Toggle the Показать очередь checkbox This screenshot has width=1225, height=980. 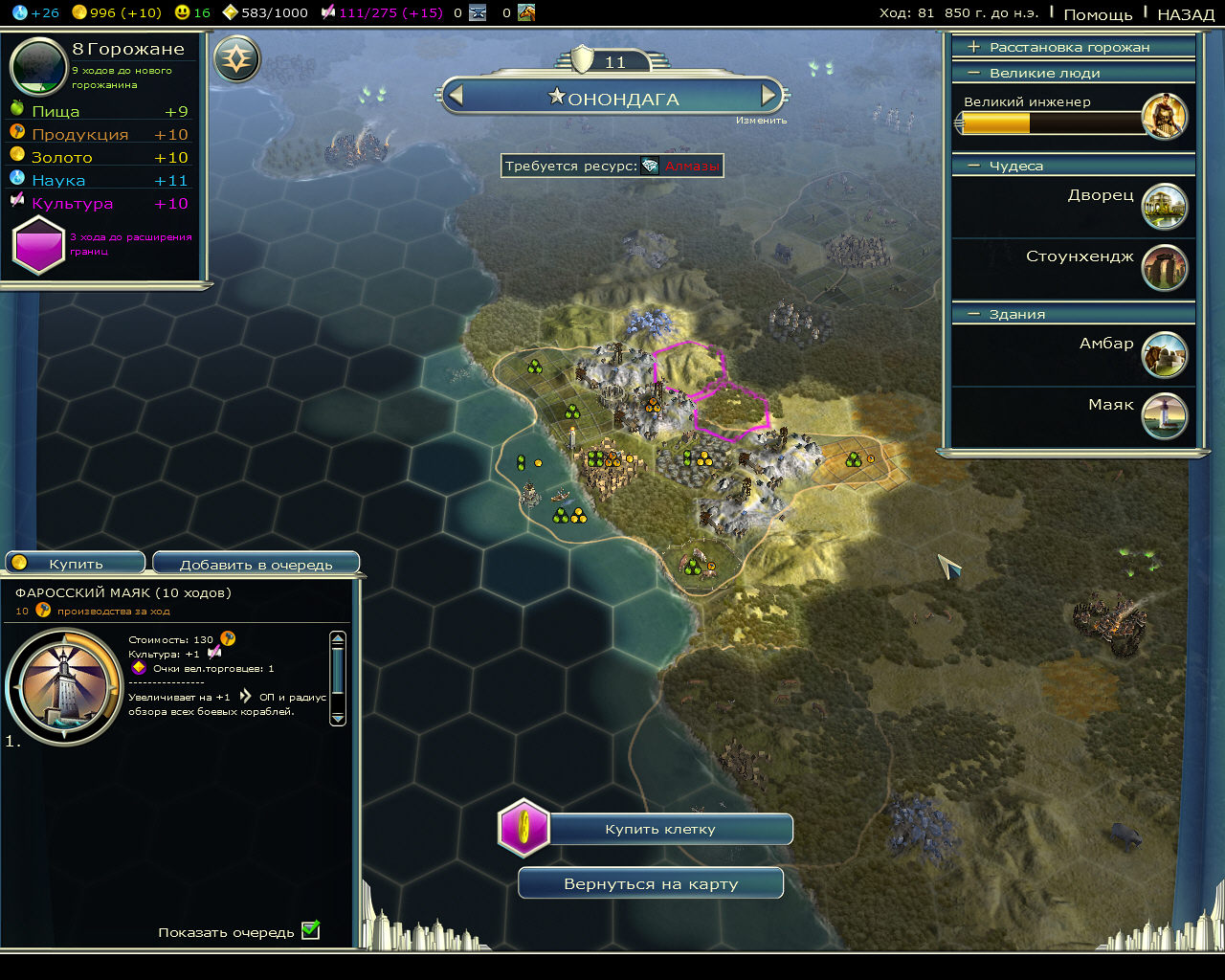[310, 931]
